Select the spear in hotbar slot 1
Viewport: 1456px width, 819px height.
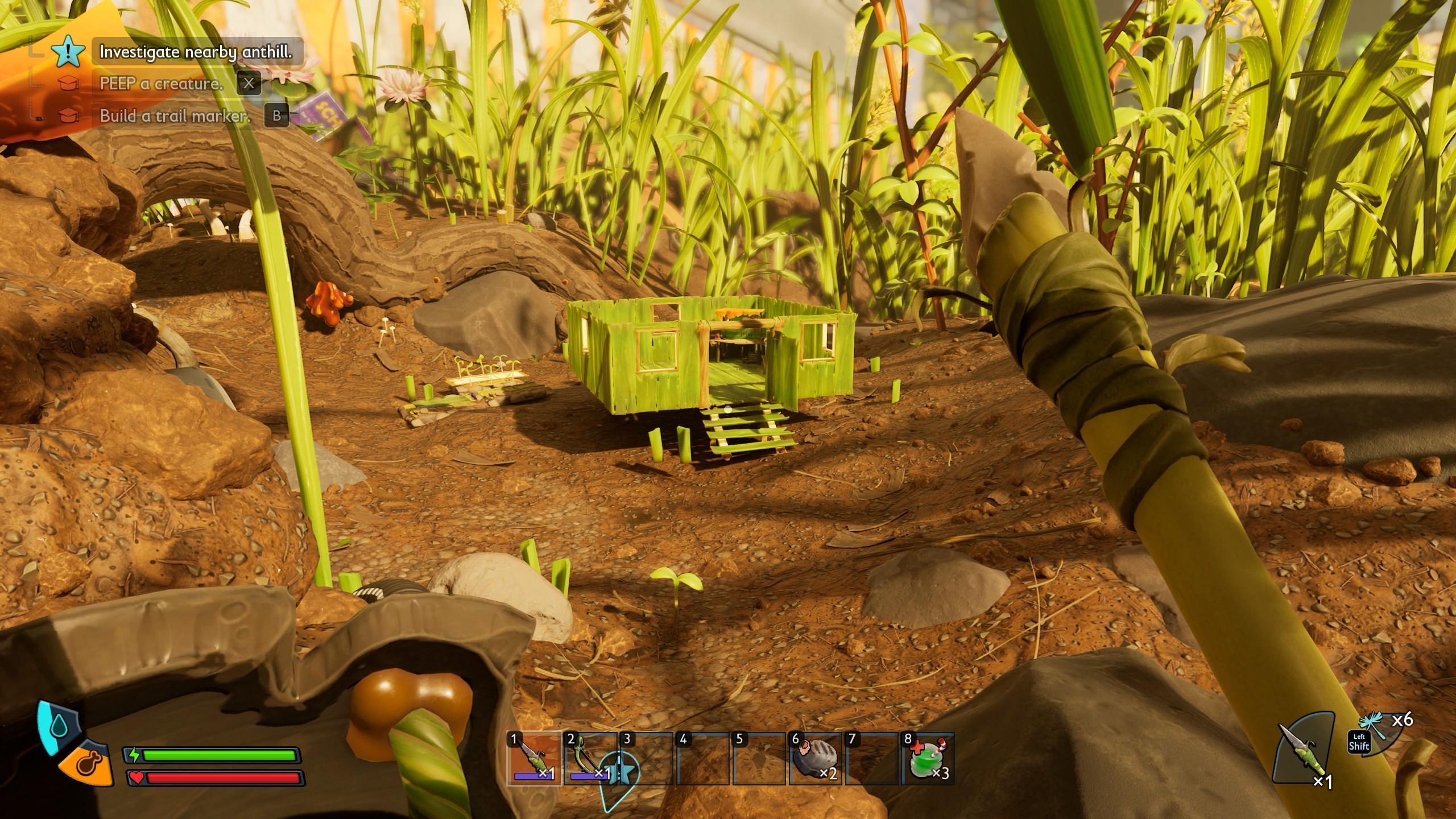tap(534, 759)
